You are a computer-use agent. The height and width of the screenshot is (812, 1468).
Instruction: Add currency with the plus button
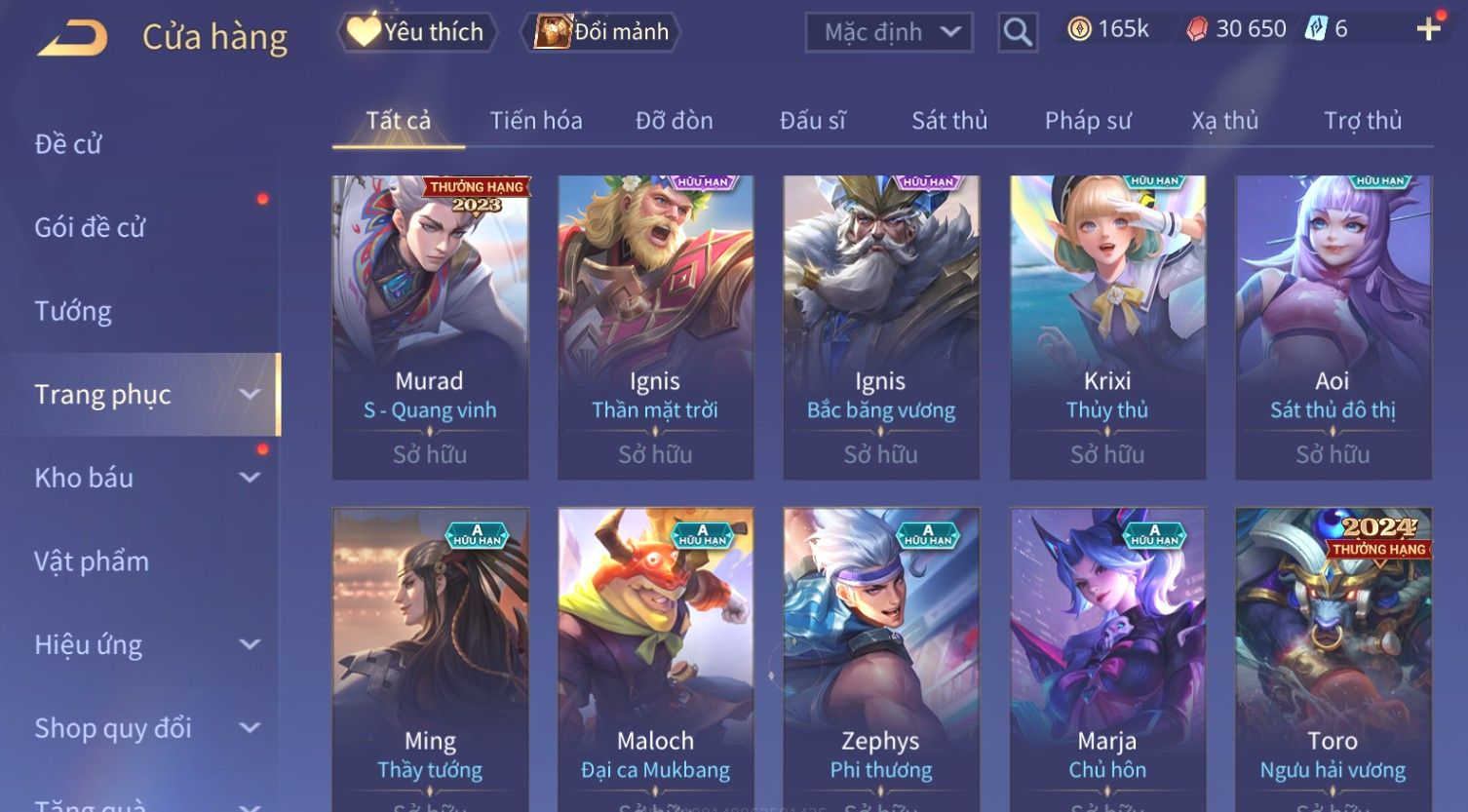click(1428, 29)
